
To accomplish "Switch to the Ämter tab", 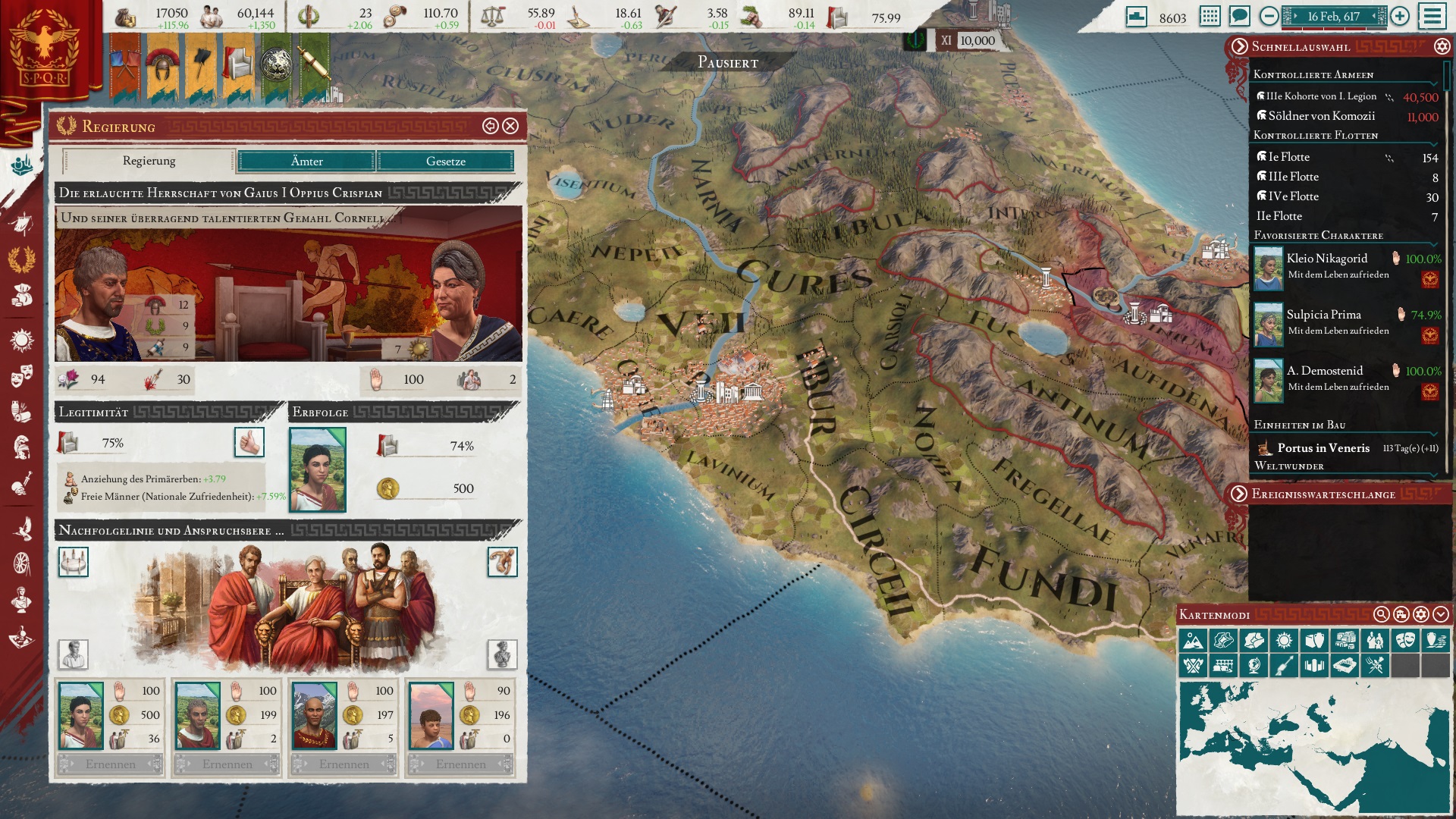I will pos(306,161).
